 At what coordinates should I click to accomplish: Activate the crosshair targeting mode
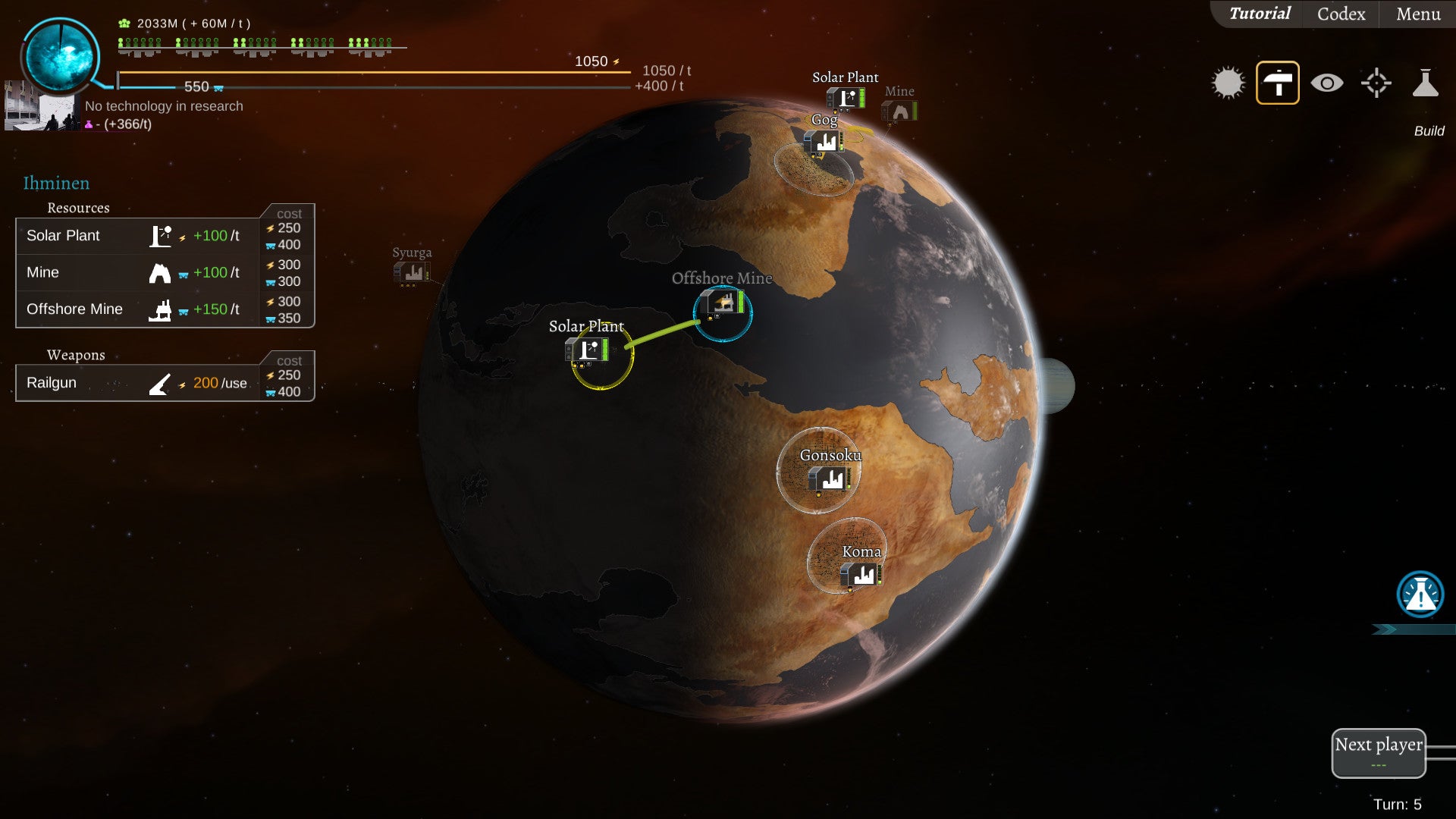click(x=1376, y=83)
